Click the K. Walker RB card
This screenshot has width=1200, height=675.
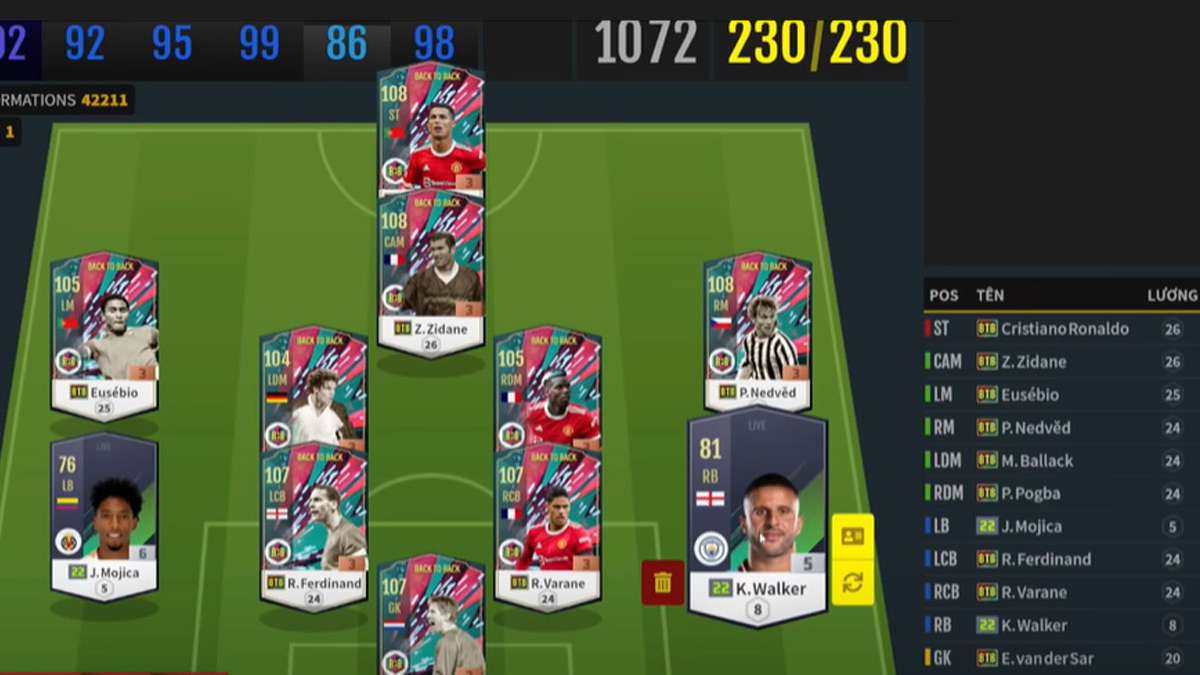pyautogui.click(x=757, y=515)
